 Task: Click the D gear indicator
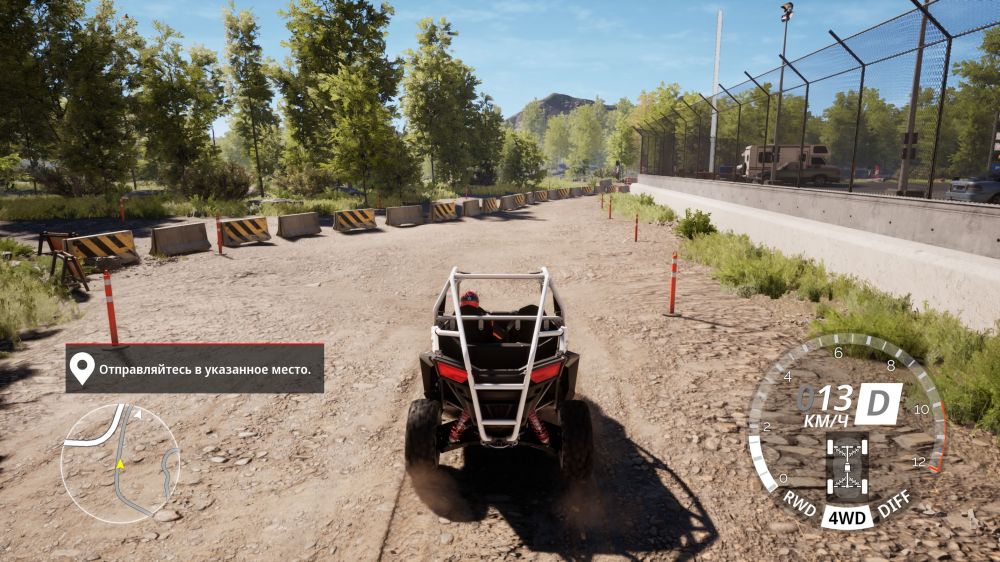click(877, 403)
